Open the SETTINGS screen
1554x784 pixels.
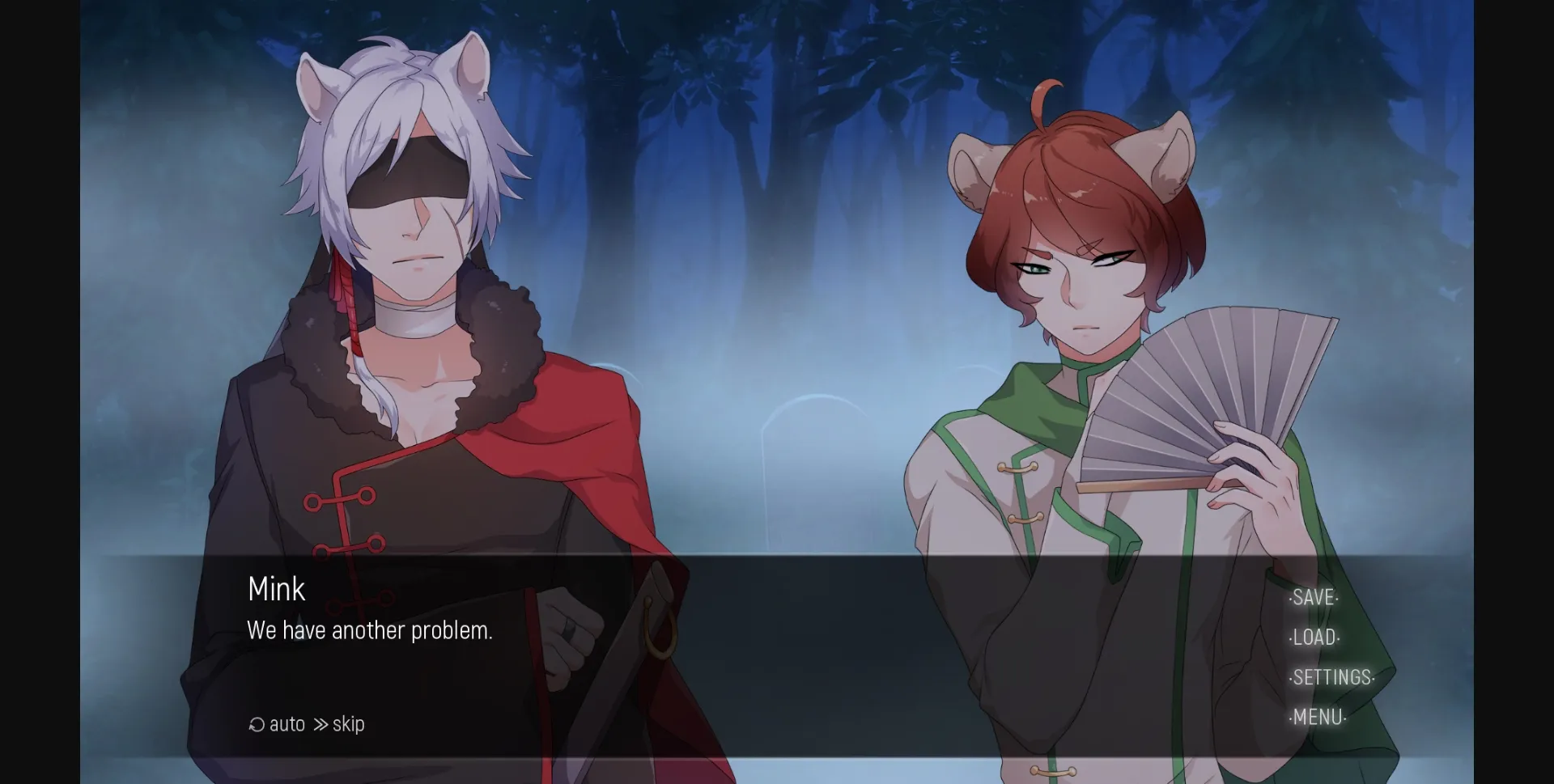coord(1331,677)
